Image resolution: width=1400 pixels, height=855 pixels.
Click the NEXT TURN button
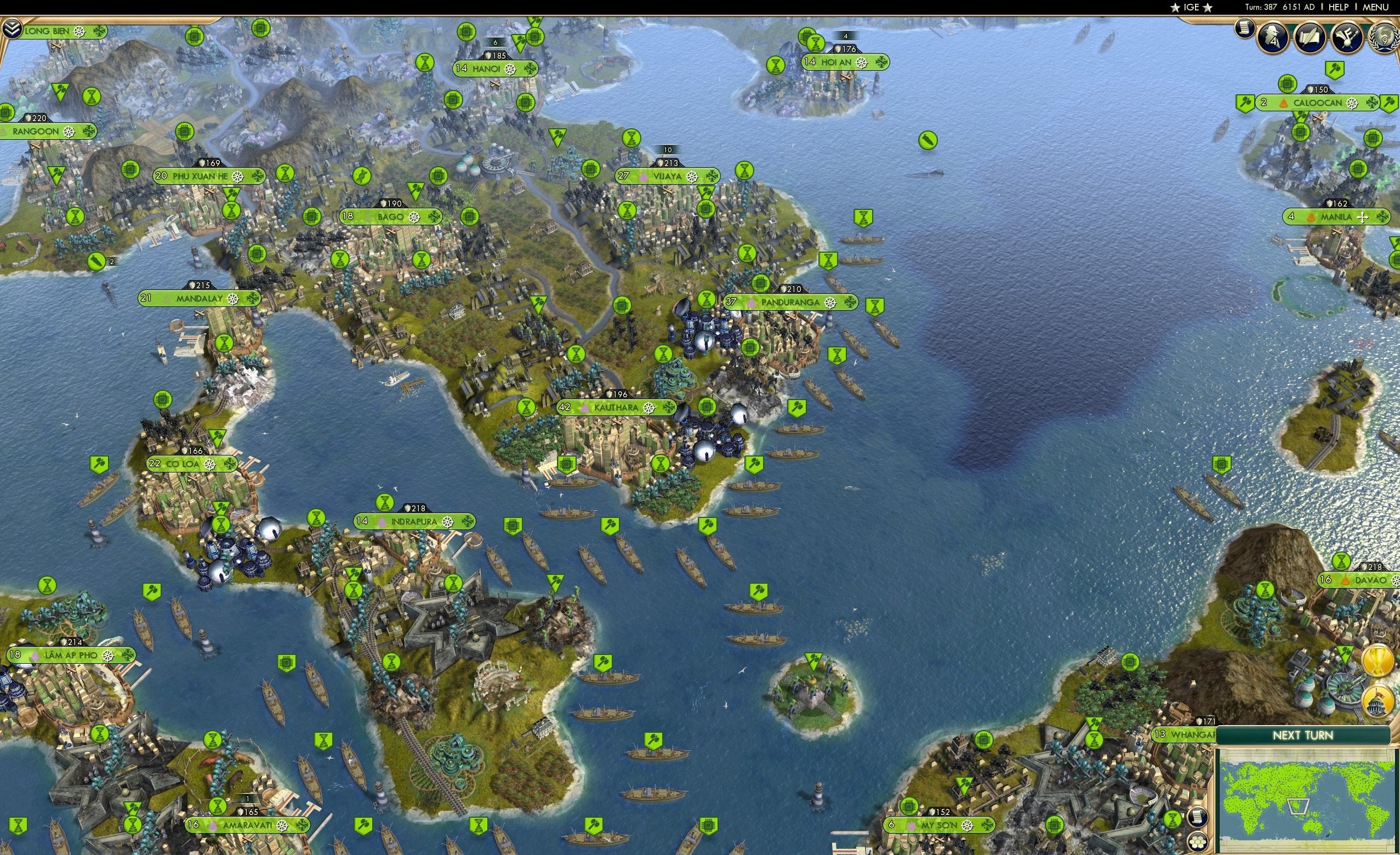1304,734
